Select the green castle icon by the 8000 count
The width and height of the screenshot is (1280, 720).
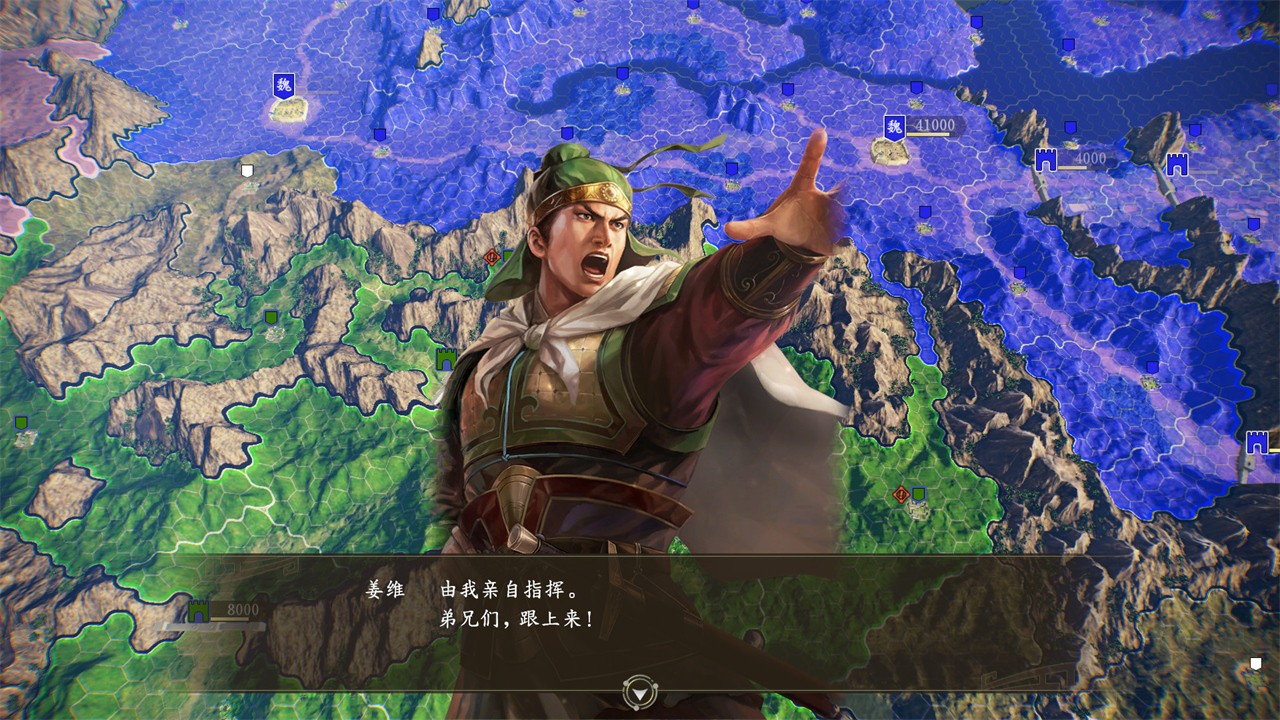click(x=198, y=612)
